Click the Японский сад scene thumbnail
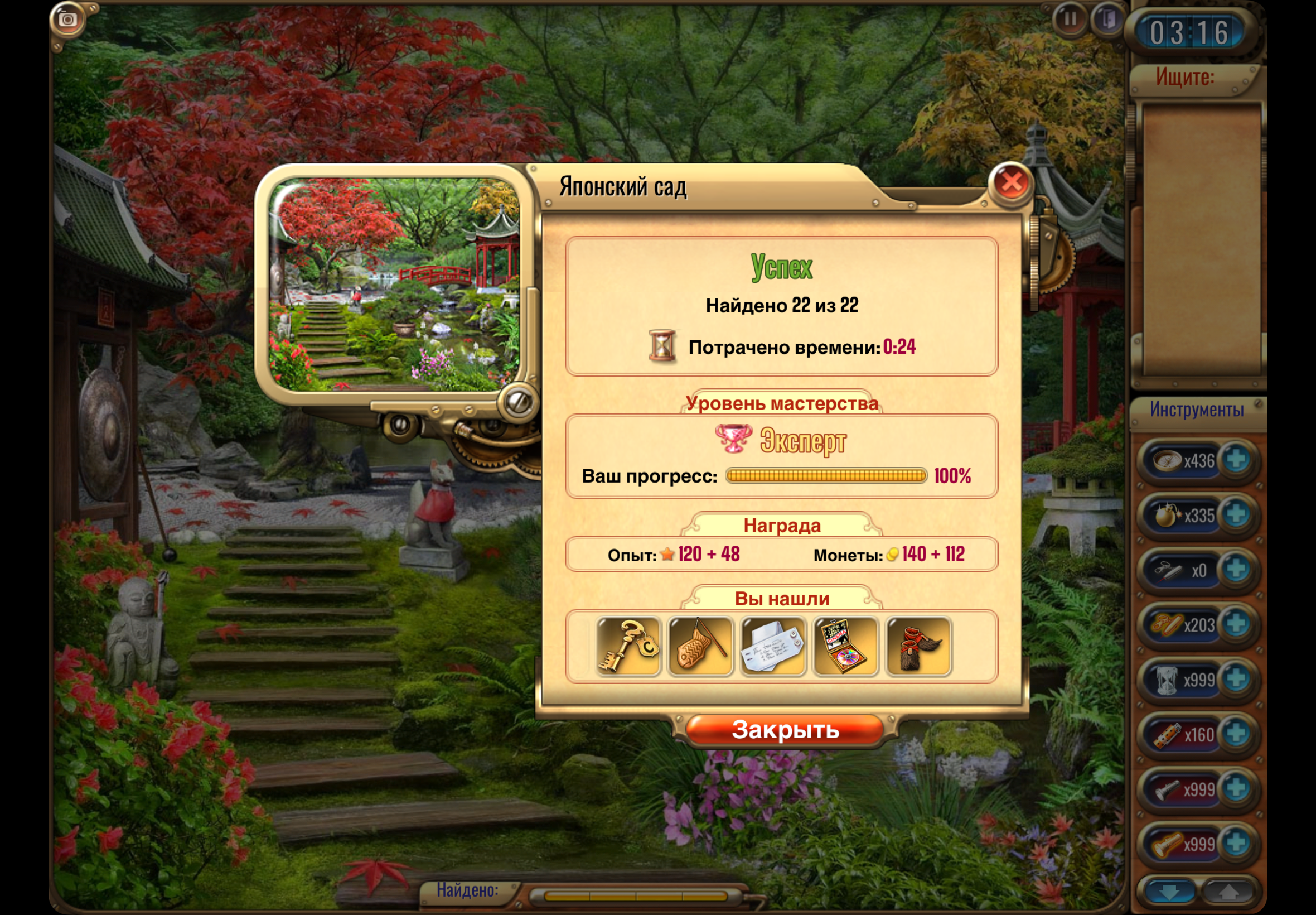This screenshot has height=915, width=1316. [x=394, y=285]
